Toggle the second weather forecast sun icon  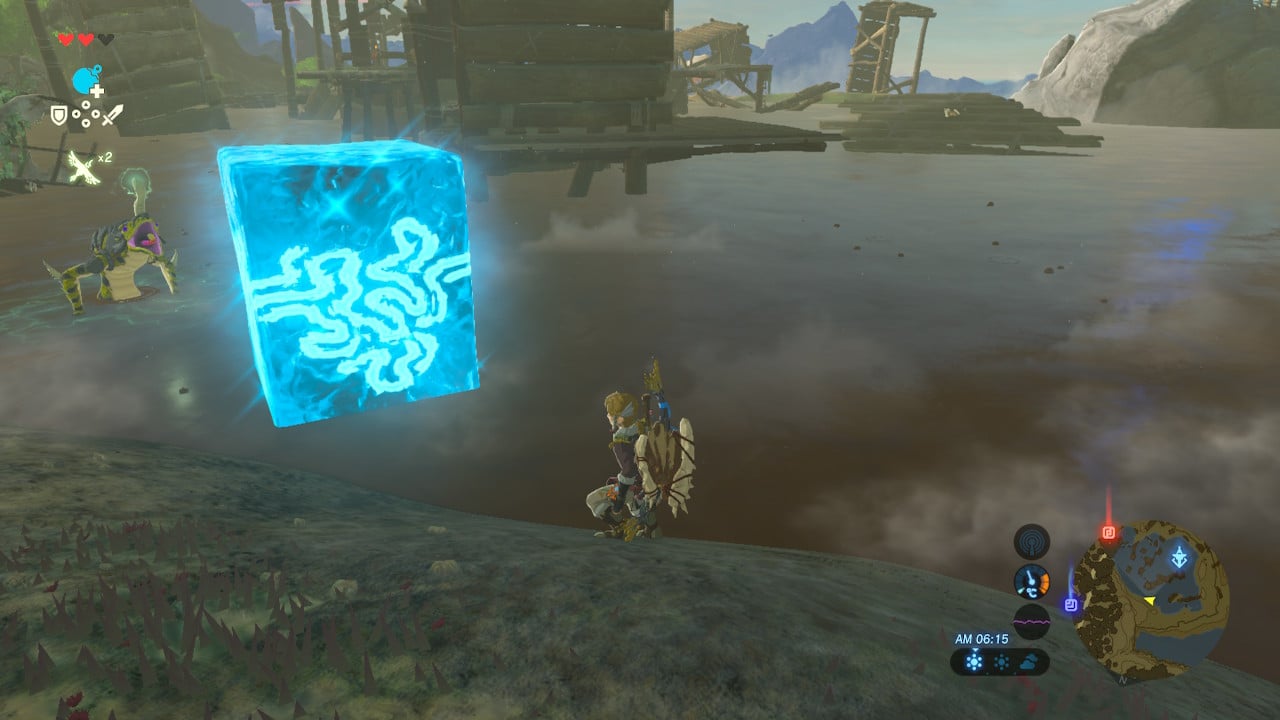(1001, 661)
